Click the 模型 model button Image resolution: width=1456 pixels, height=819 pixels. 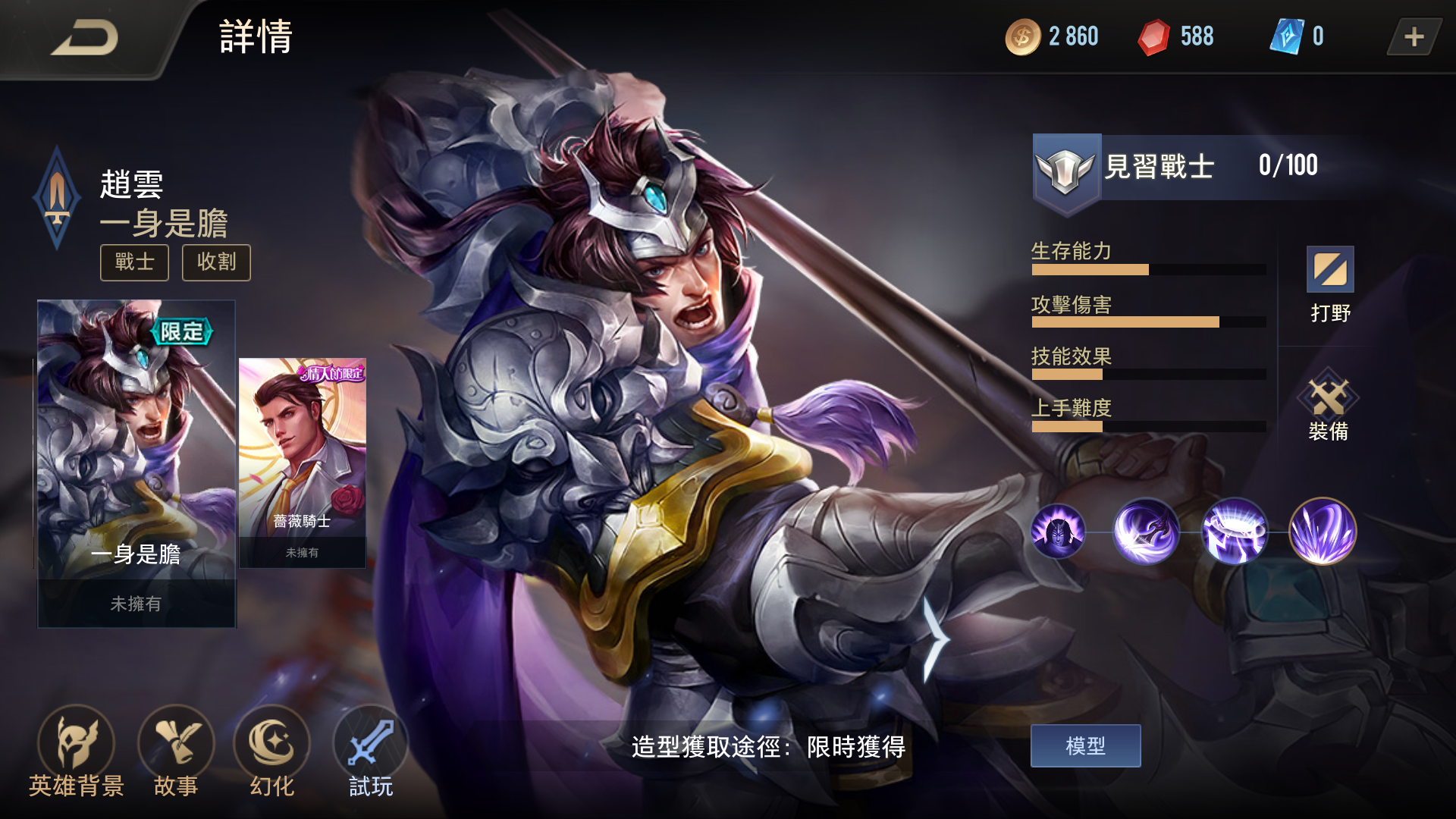1085,746
